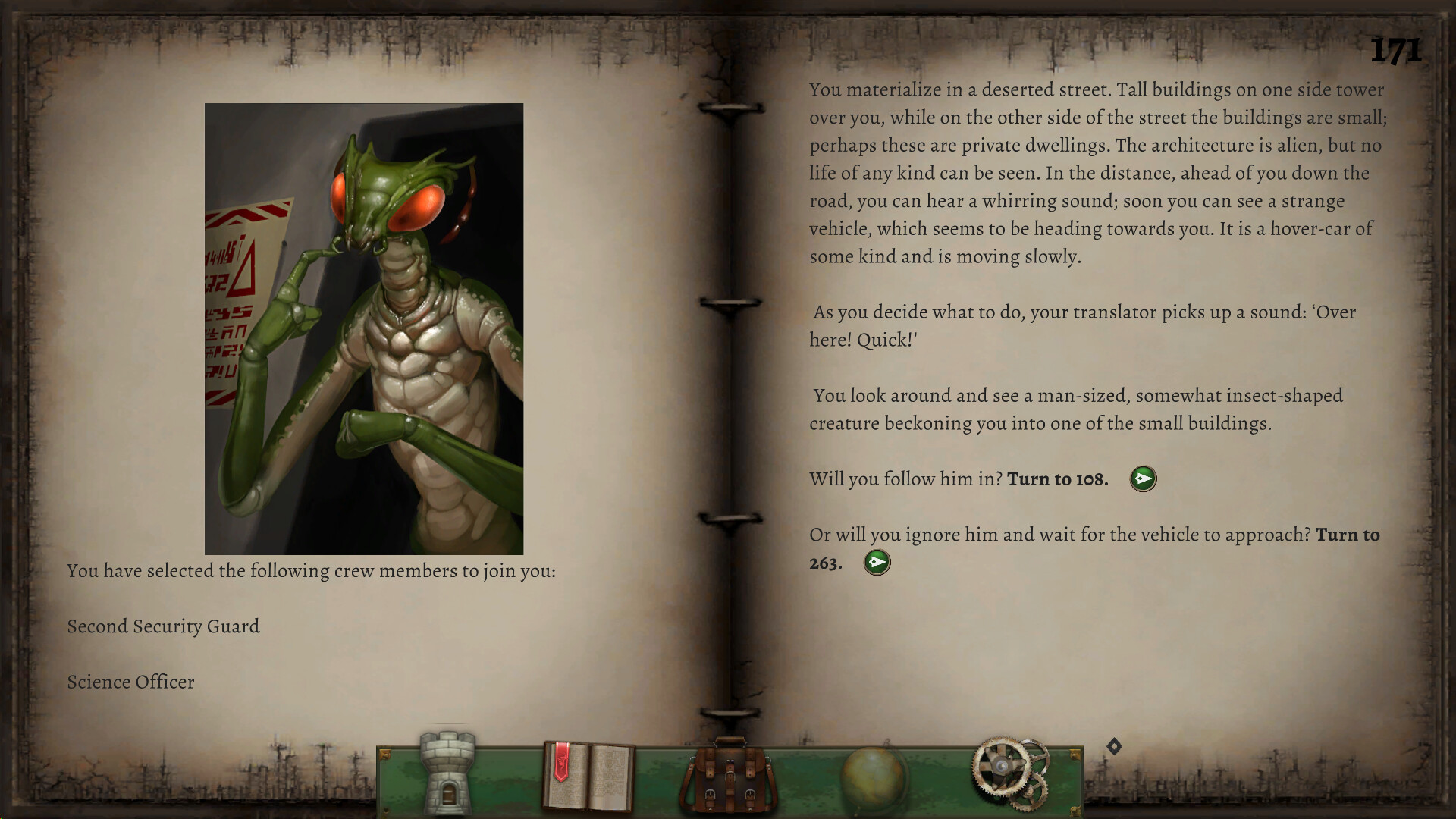Screen dimensions: 1456x819
Task: Expand the Second Security Guard crew entry
Action: [x=162, y=626]
